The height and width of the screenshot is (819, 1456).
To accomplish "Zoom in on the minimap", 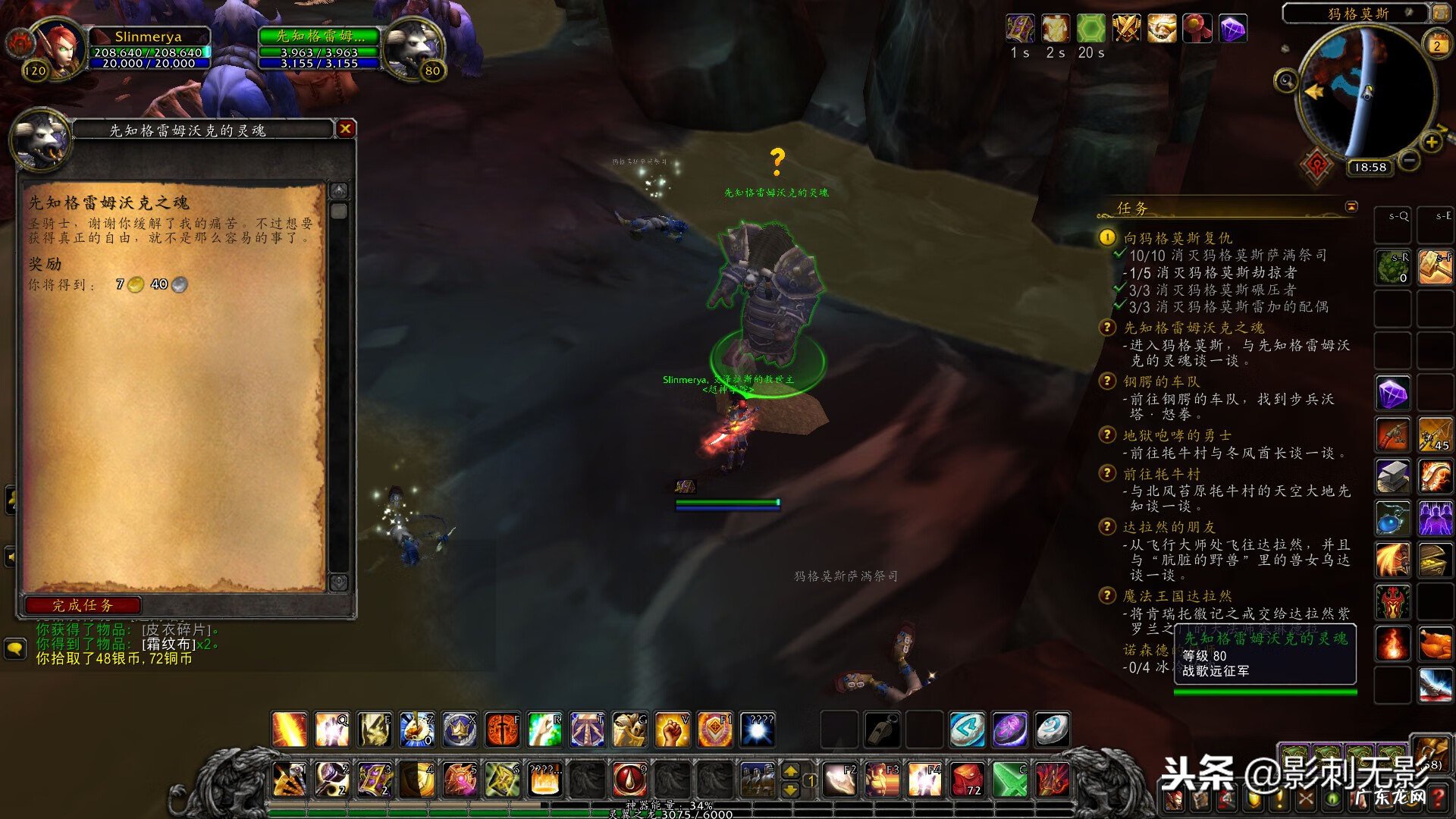I will coord(1431,143).
